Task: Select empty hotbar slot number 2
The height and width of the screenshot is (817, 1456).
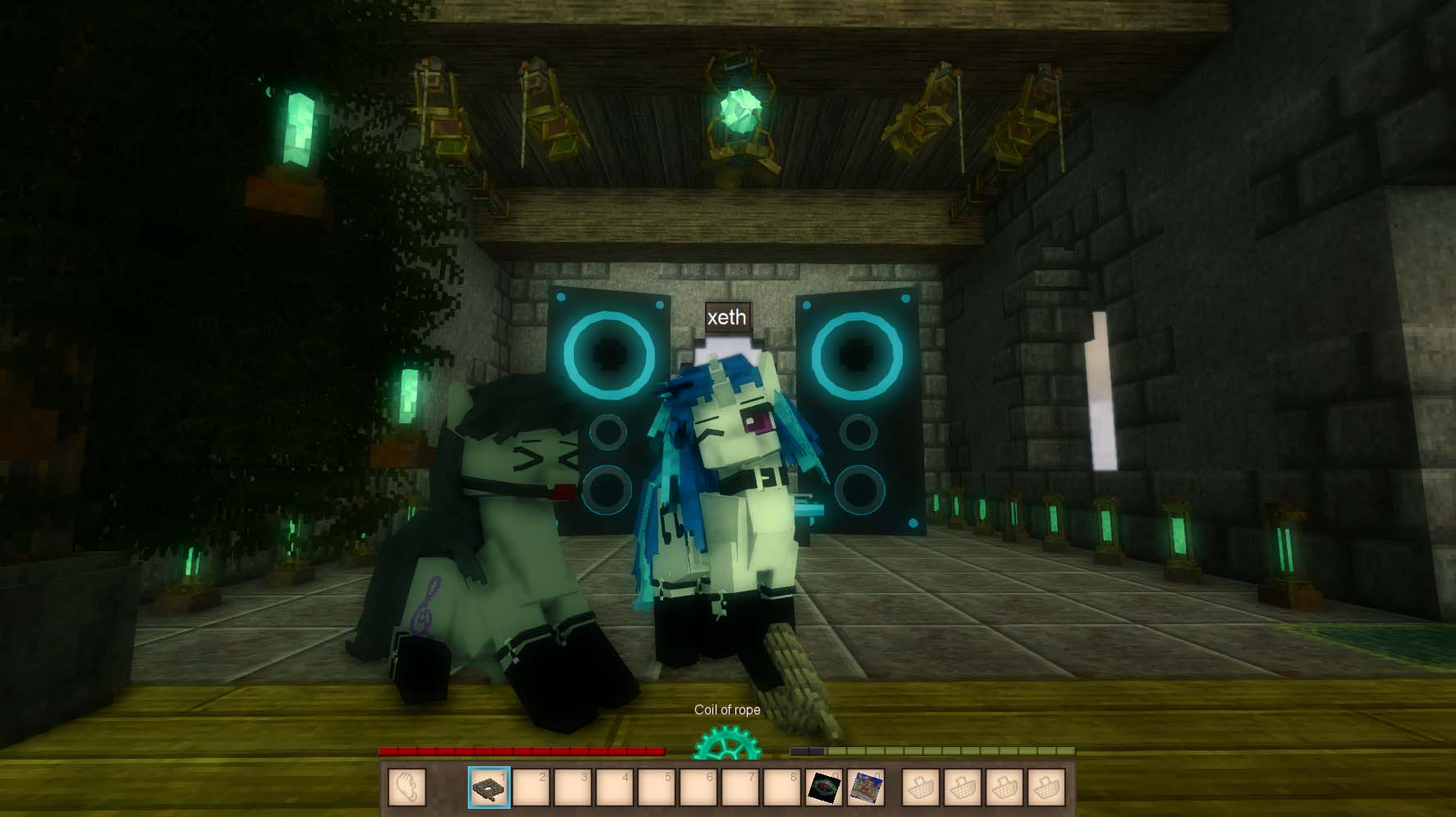Action: pyautogui.click(x=532, y=787)
